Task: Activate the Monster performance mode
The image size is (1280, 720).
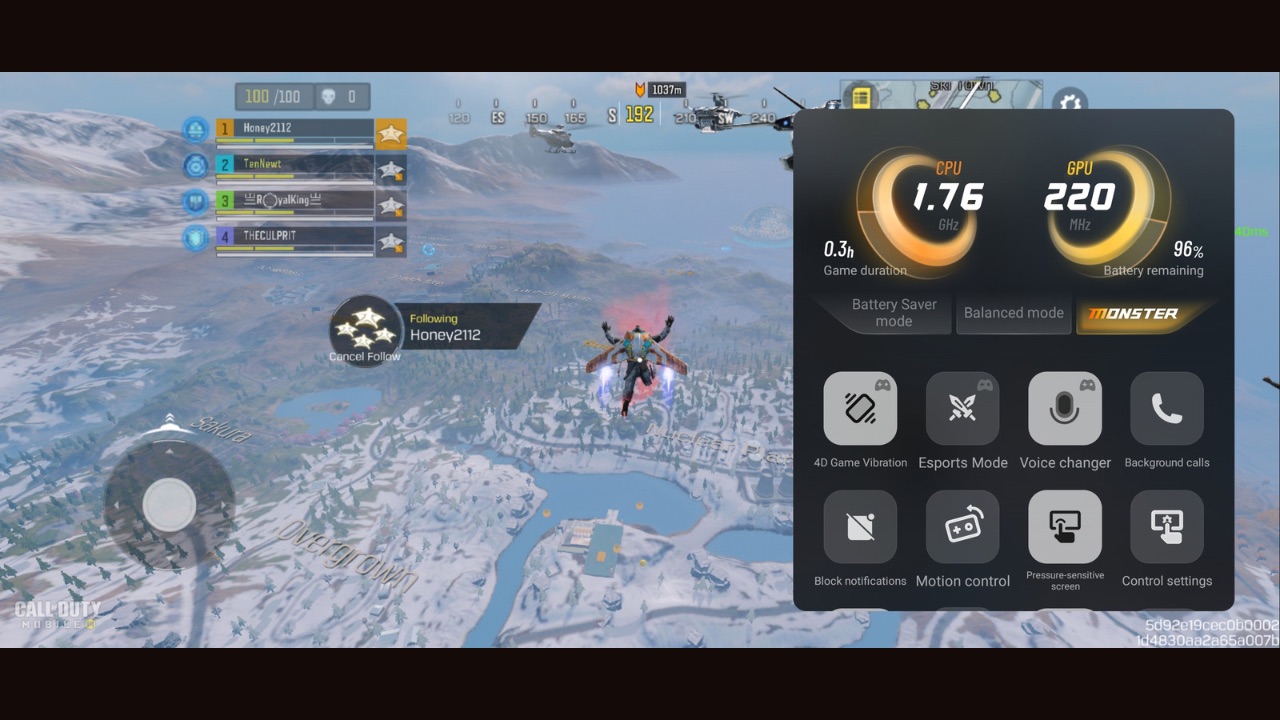Action: point(1134,313)
